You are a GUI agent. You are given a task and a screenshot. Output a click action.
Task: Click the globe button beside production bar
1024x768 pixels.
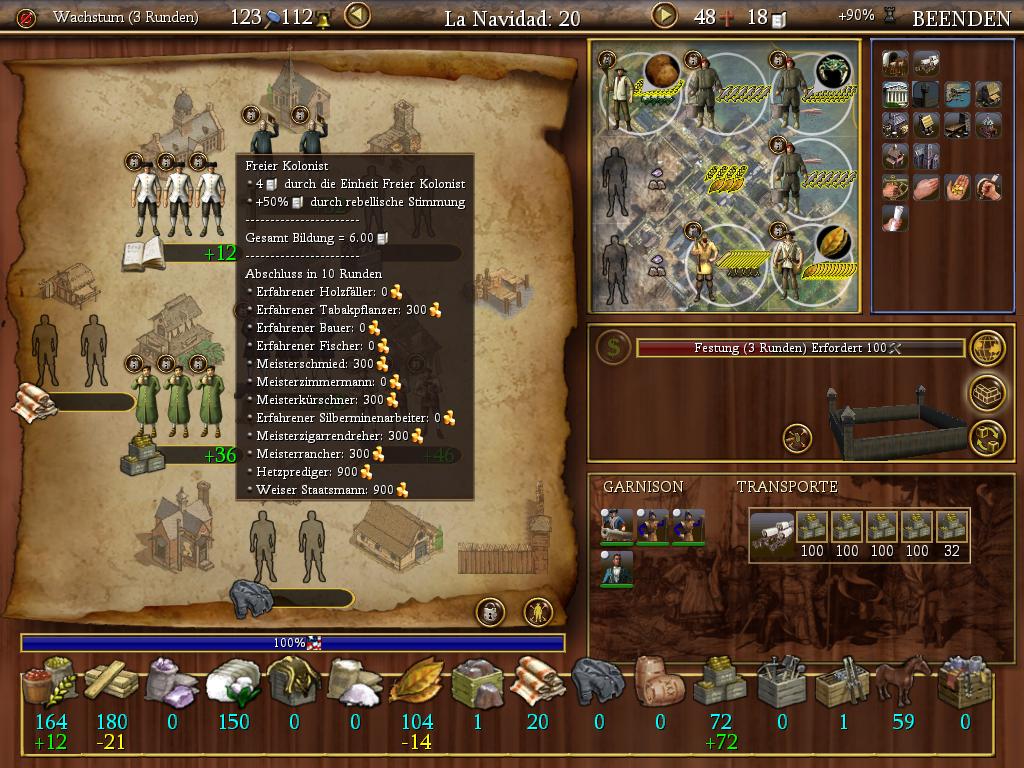point(987,348)
